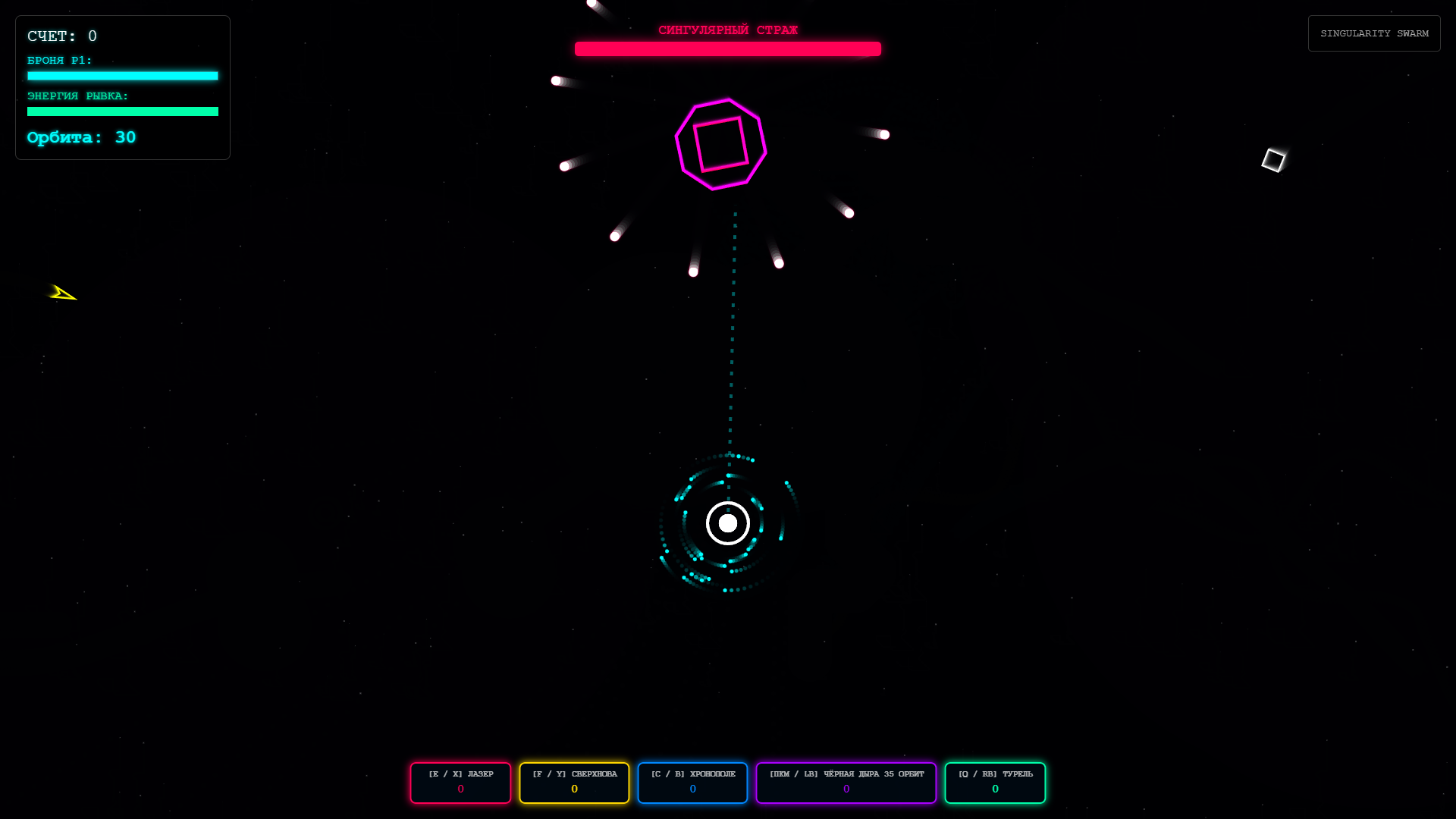This screenshot has width=1456, height=819.
Task: Expand the Орбита: 30 counter
Action: [80, 137]
